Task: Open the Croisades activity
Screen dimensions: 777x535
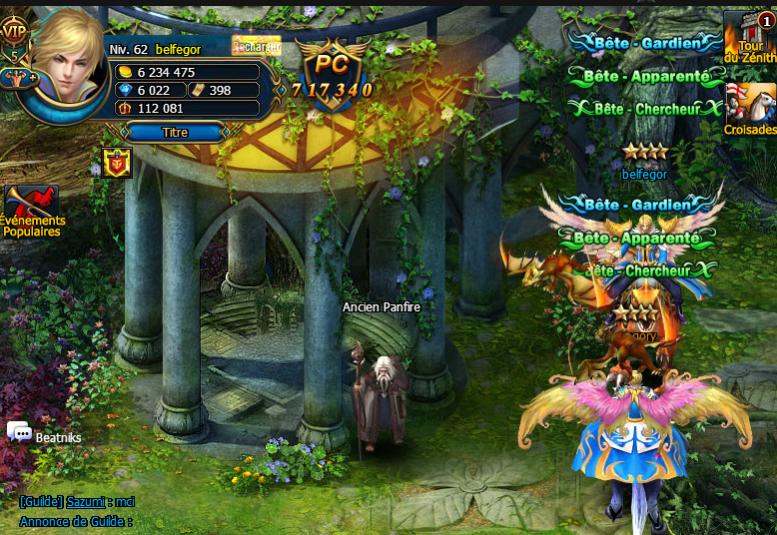Action: click(x=750, y=109)
